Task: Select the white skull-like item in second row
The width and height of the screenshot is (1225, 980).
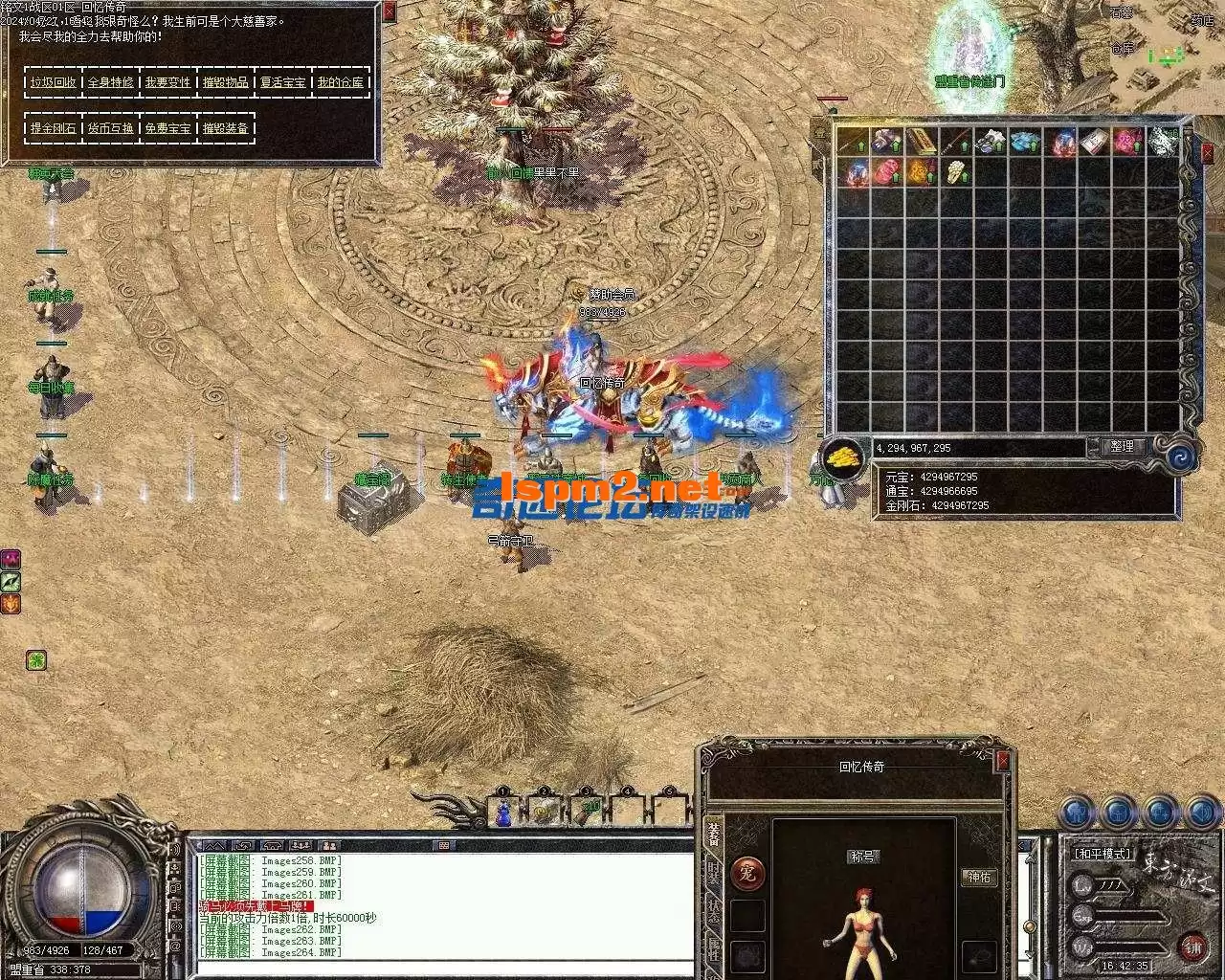Action: click(956, 172)
